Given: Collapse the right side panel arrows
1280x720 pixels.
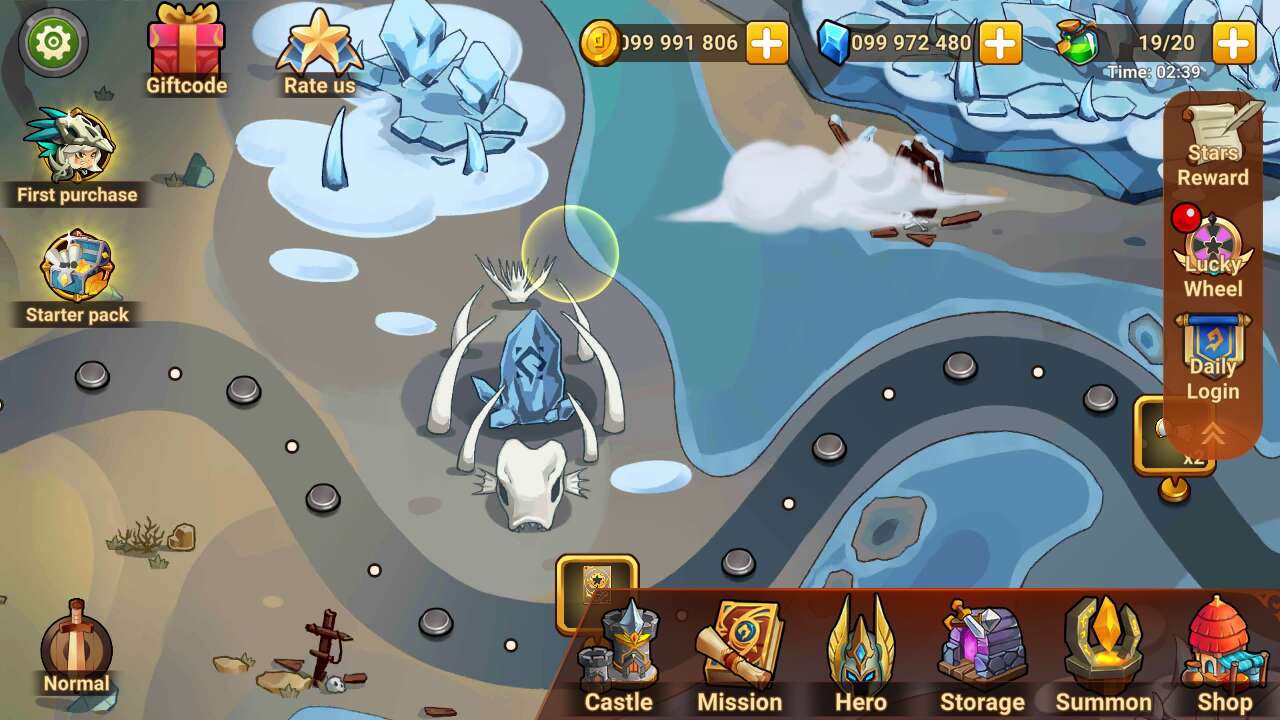Looking at the screenshot, I should (1211, 432).
